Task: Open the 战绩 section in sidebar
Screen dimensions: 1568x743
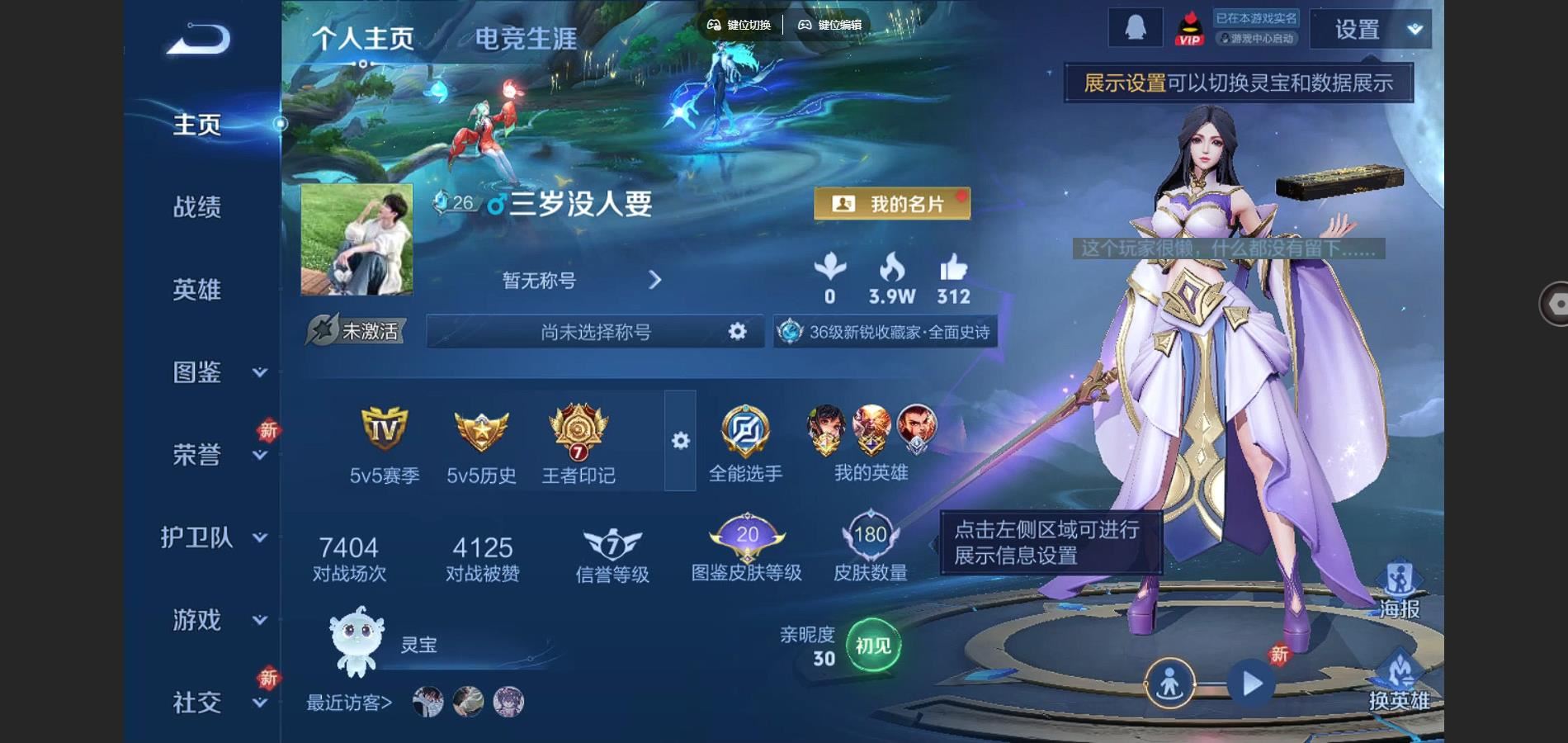Action: (197, 207)
